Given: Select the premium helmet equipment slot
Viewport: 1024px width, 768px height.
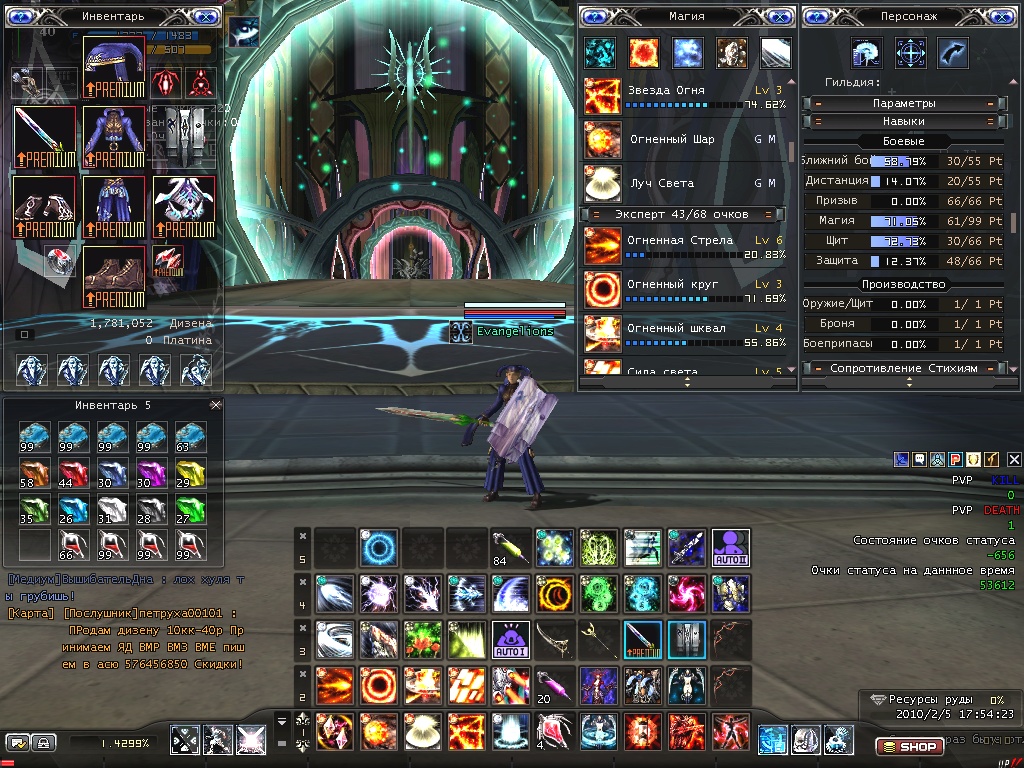Looking at the screenshot, I should [x=114, y=67].
